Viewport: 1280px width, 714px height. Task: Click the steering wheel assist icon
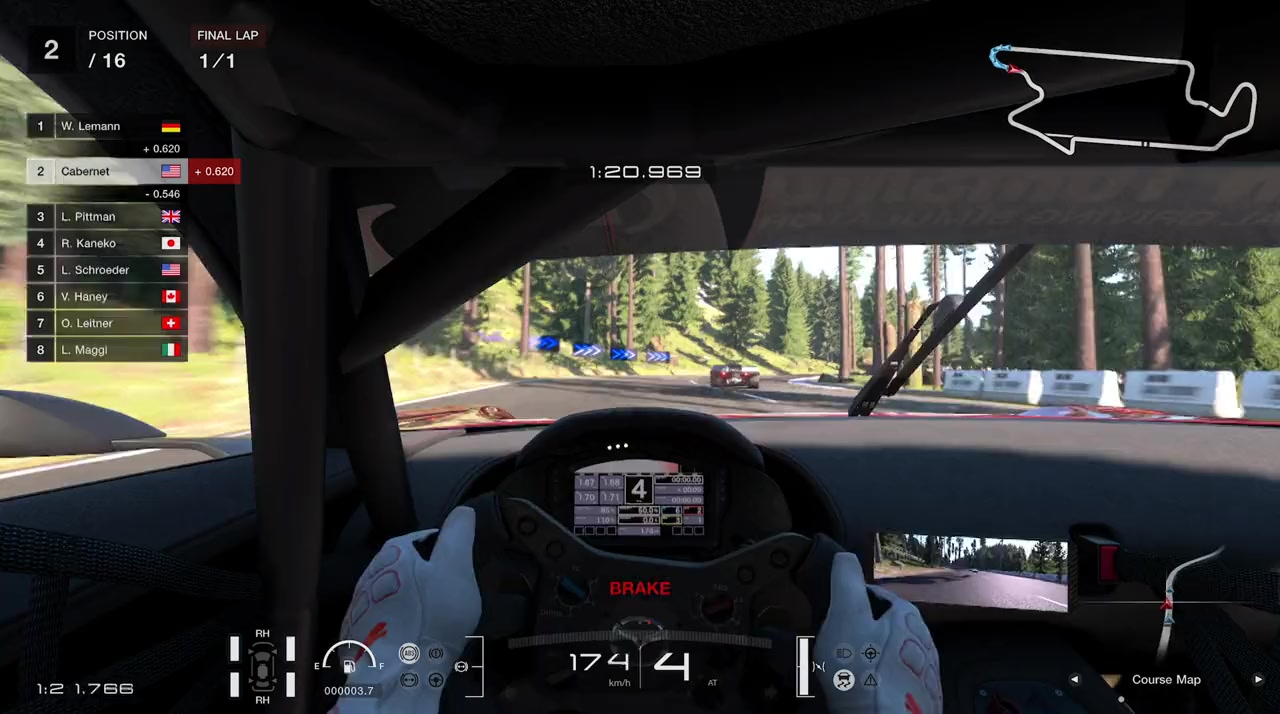coord(436,680)
